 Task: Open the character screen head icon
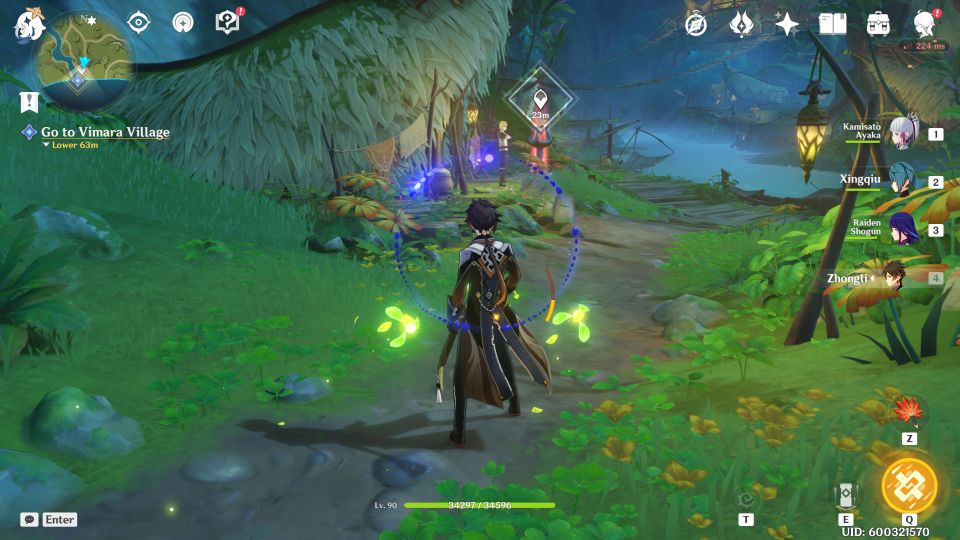(x=925, y=24)
